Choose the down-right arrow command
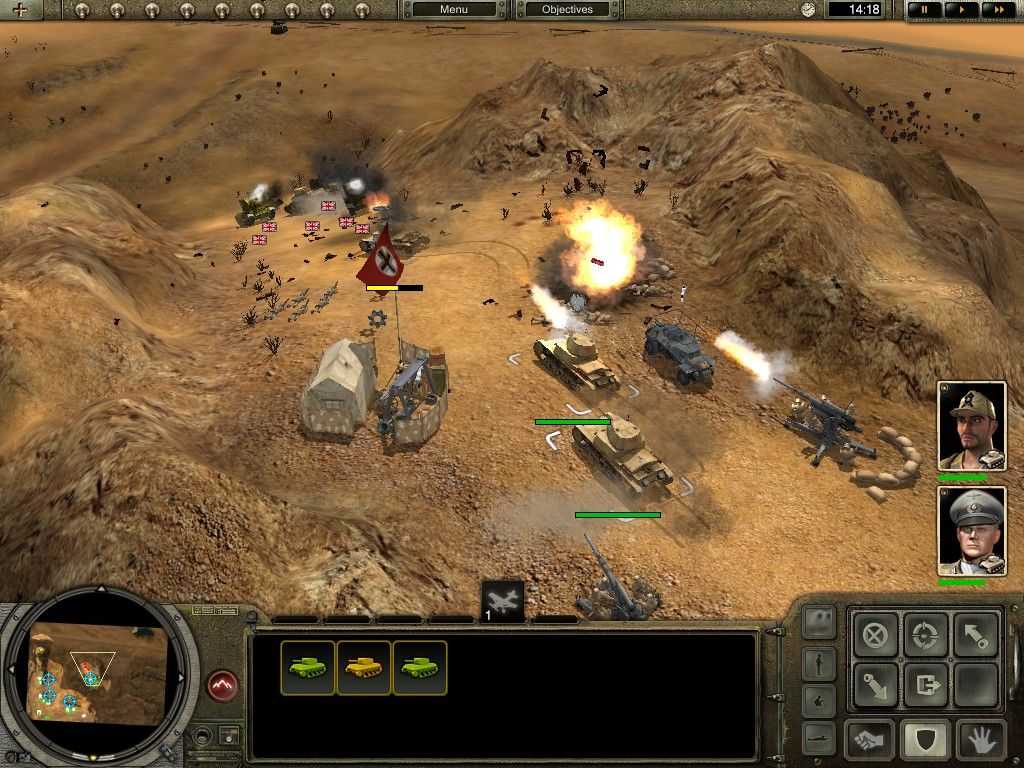This screenshot has height=768, width=1024. pos(876,684)
